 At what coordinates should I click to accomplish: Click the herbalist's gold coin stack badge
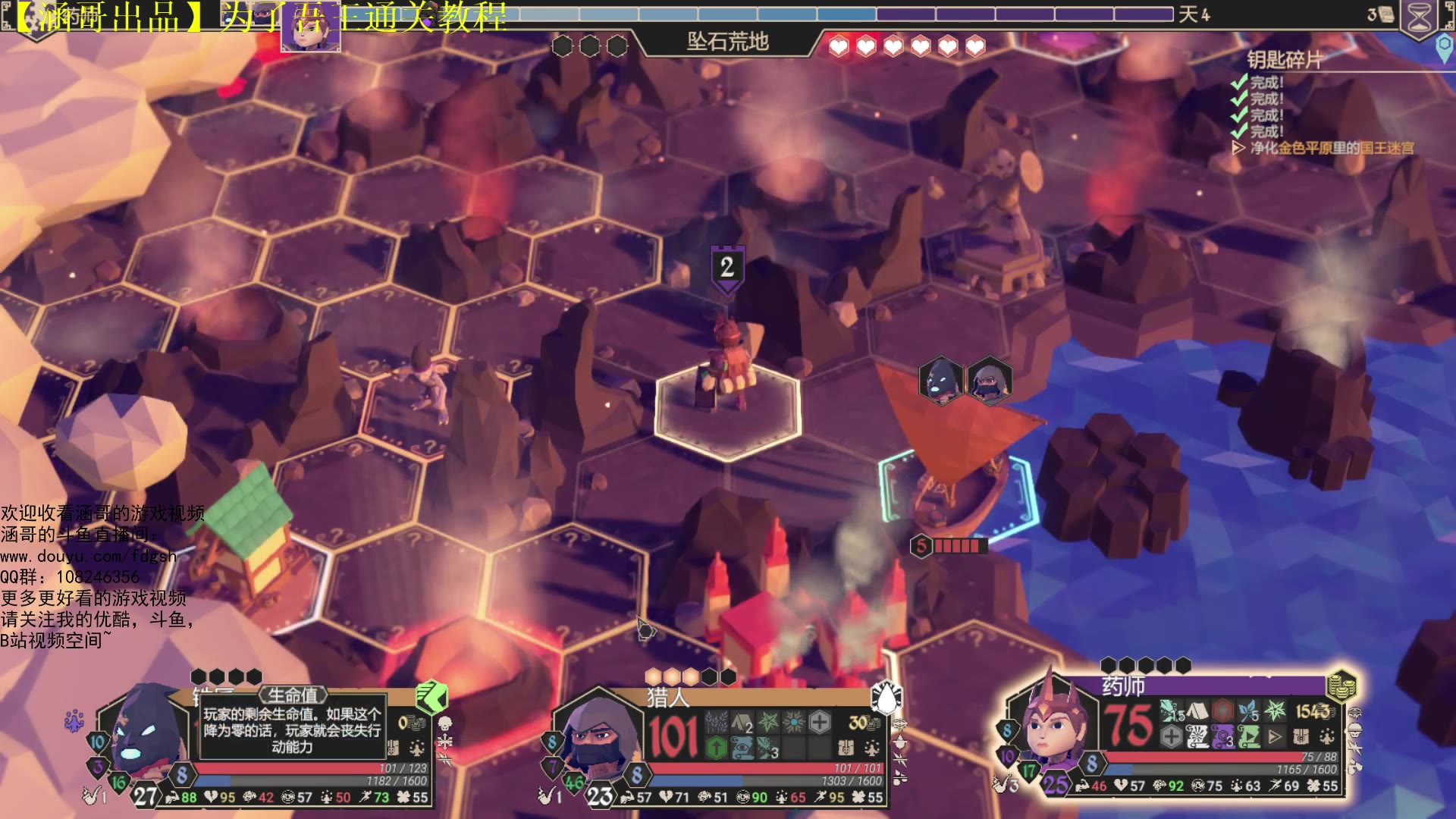click(1341, 685)
